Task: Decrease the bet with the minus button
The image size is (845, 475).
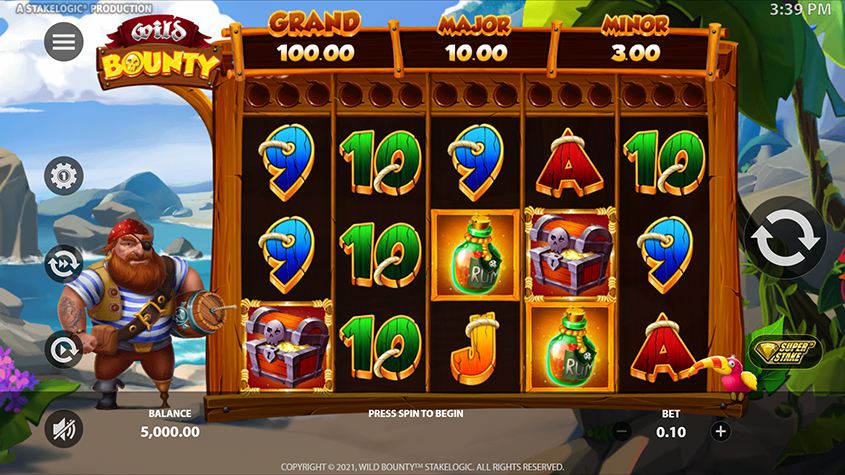Action: 622,431
